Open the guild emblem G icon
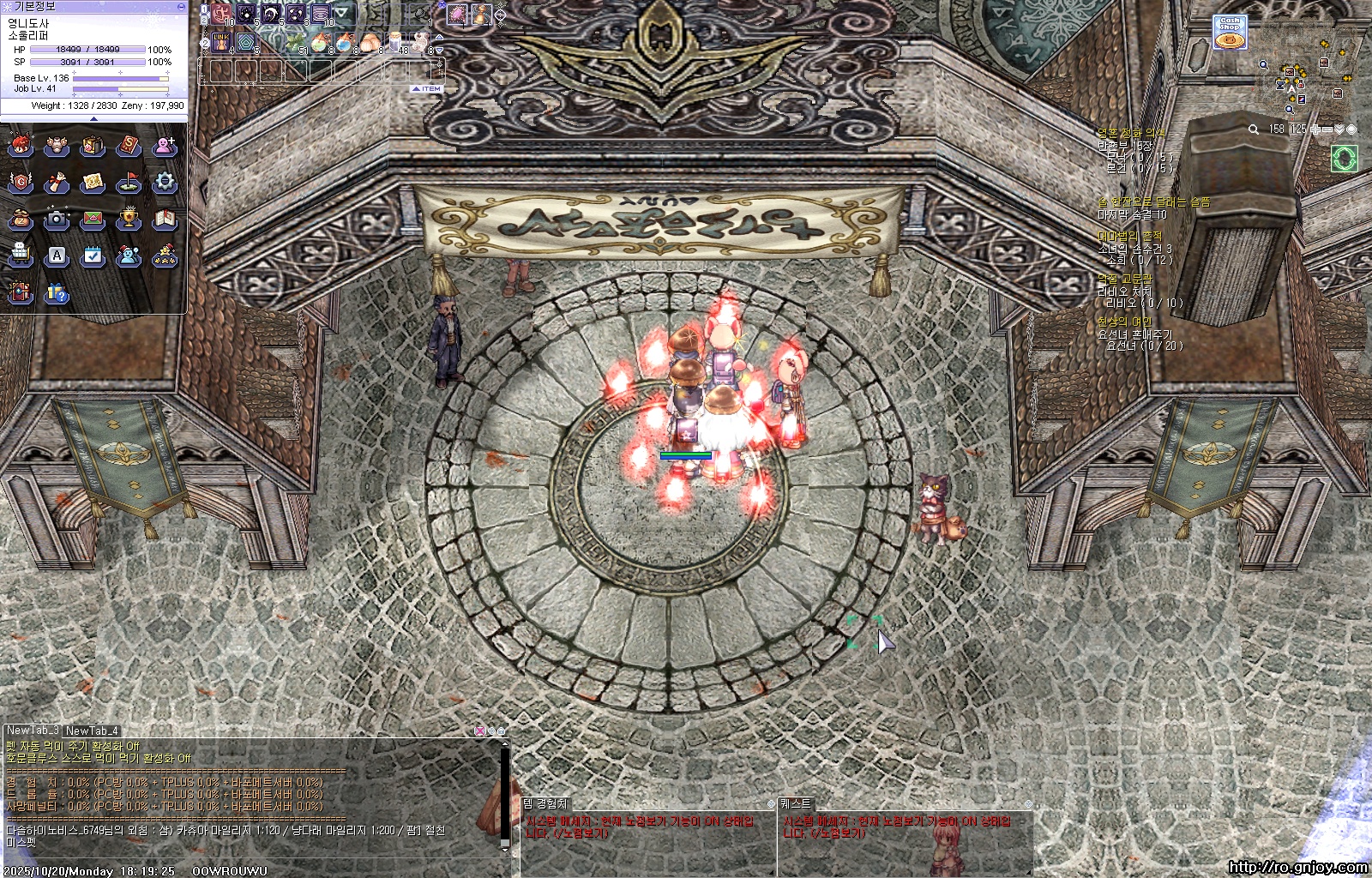This screenshot has width=1372, height=878. pos(21,182)
